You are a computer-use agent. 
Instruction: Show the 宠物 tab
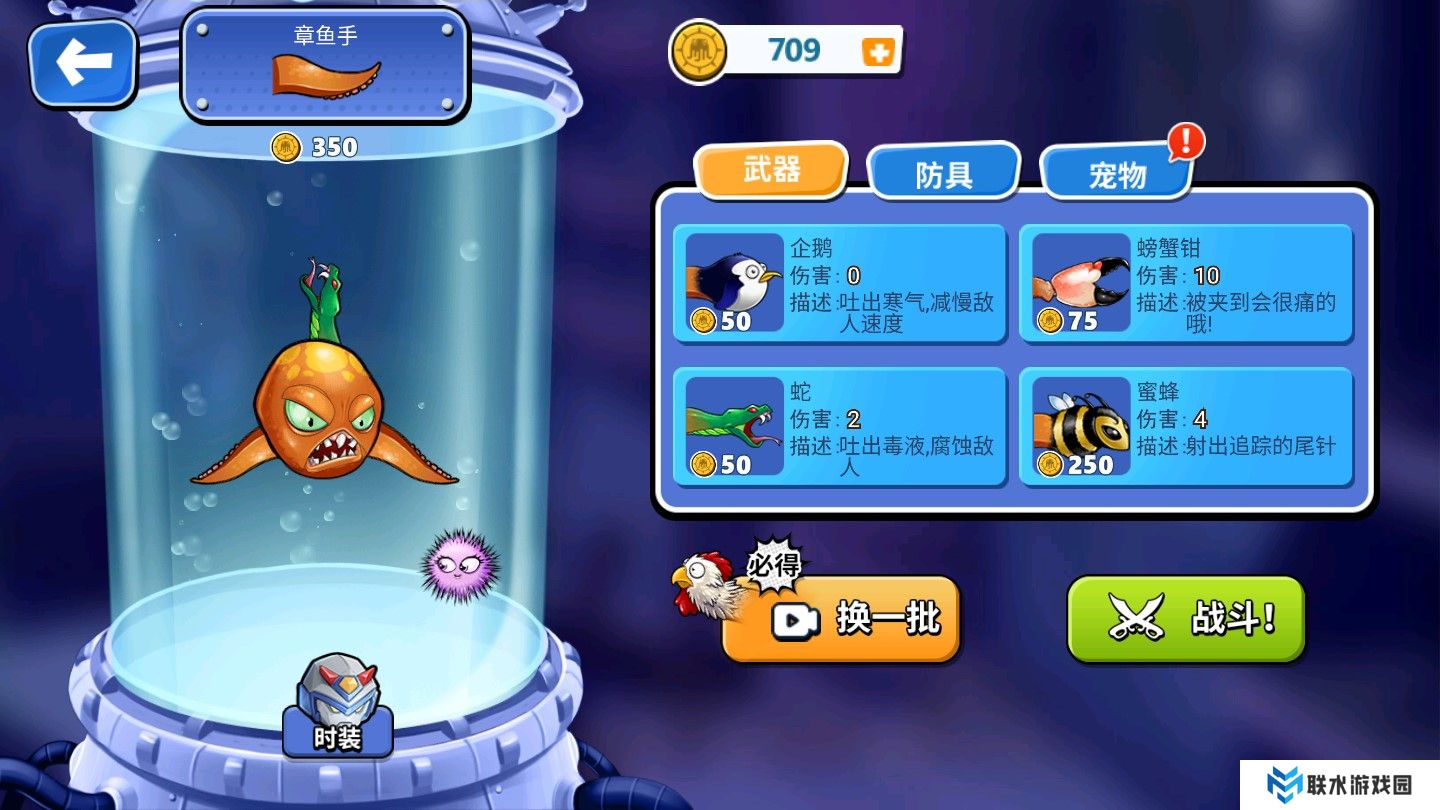[1117, 175]
